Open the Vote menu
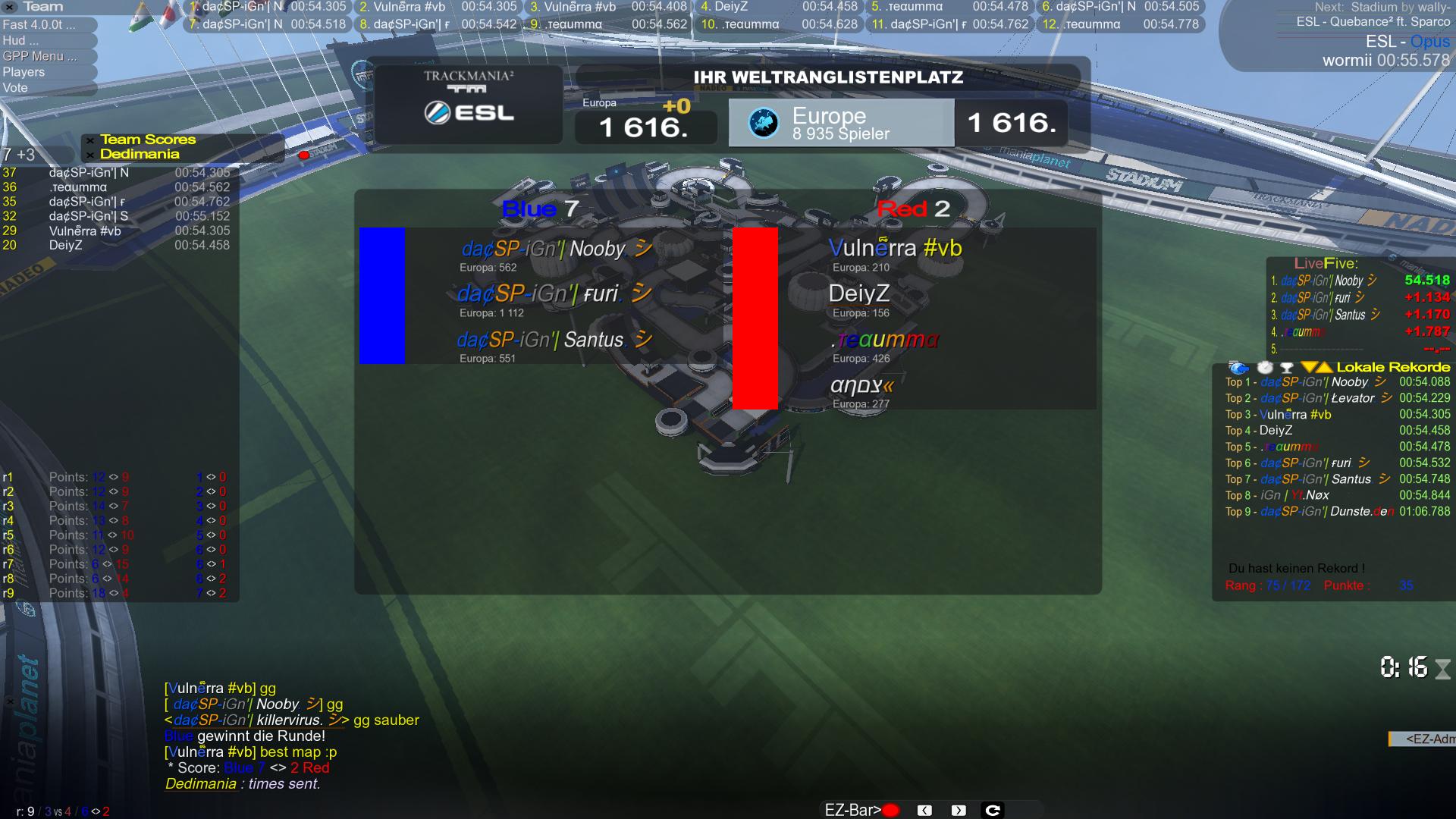Image resolution: width=1456 pixels, height=819 pixels. 15,88
